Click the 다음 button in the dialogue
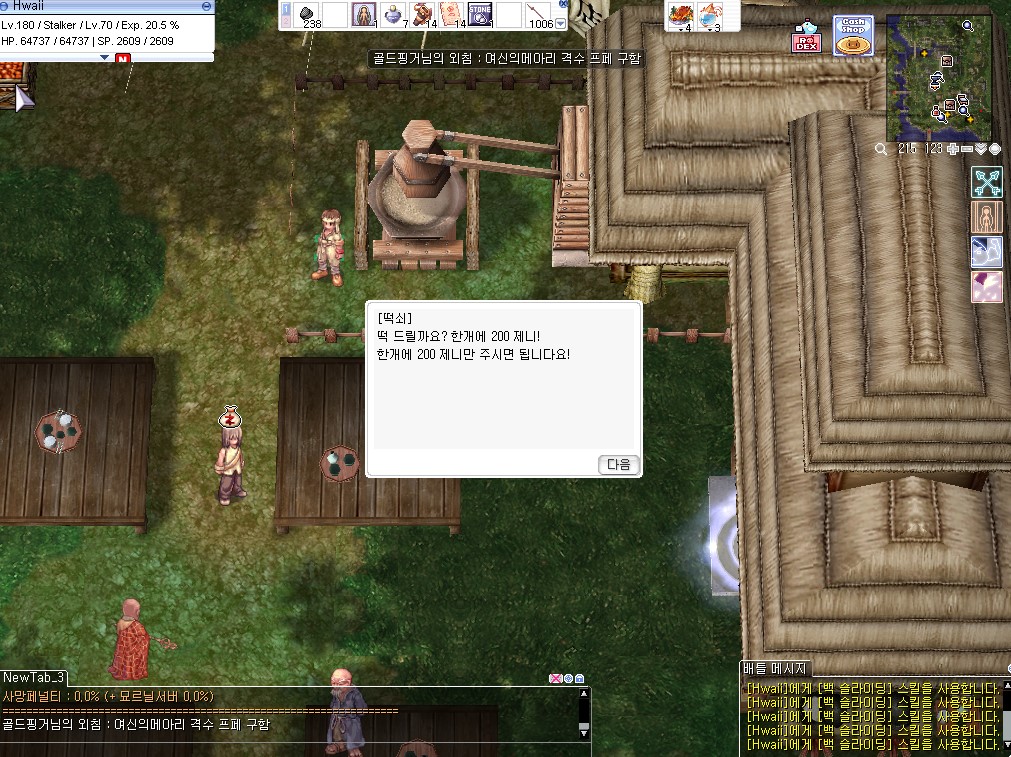 [x=619, y=464]
